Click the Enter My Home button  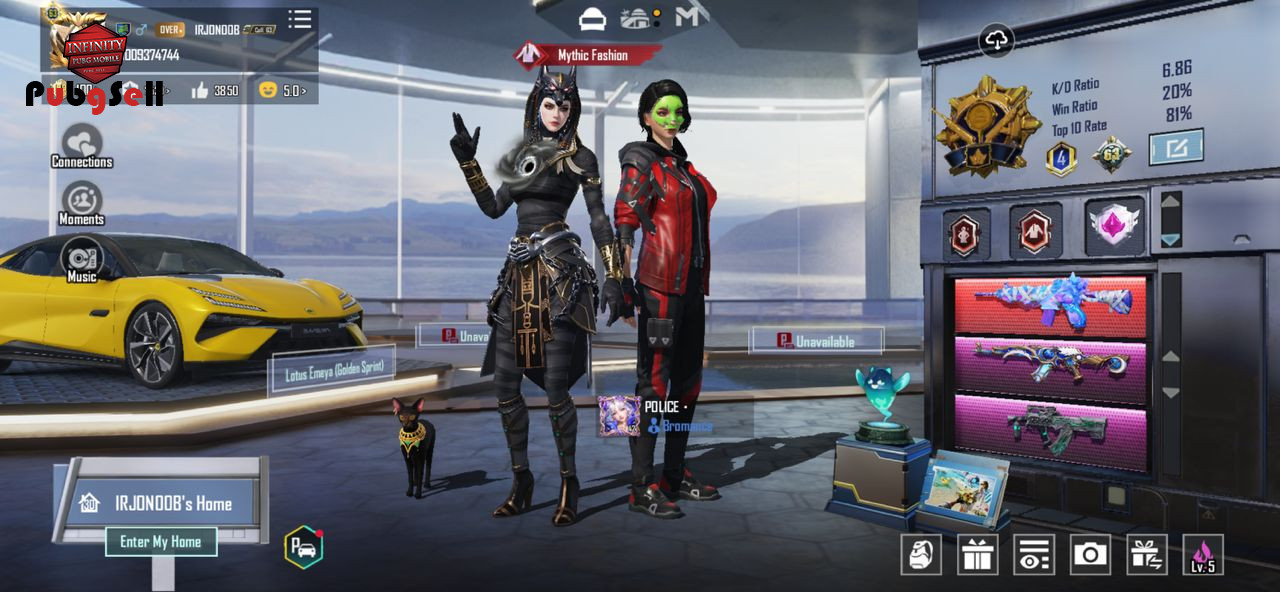click(161, 542)
